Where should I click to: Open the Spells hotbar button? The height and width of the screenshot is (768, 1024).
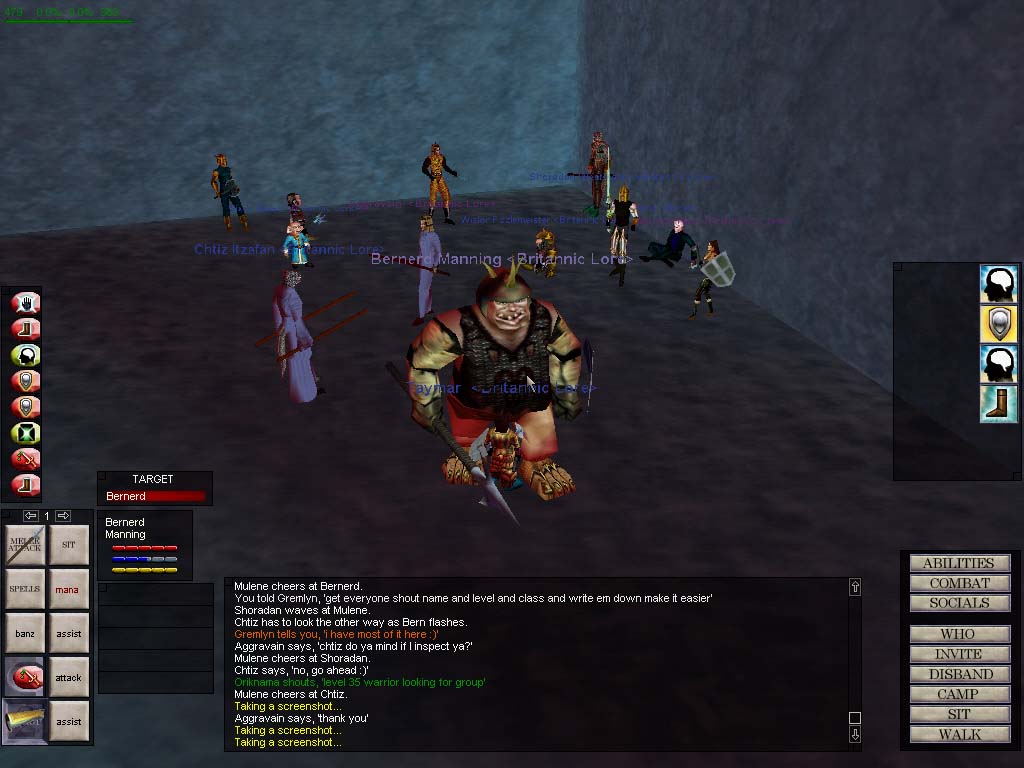click(25, 589)
